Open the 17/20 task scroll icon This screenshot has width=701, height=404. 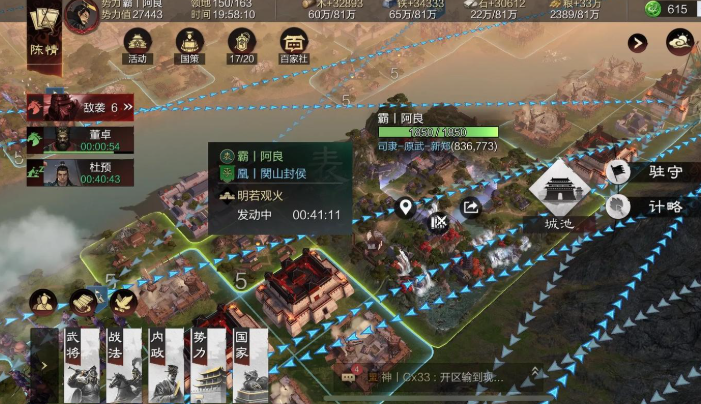[x=241, y=45]
